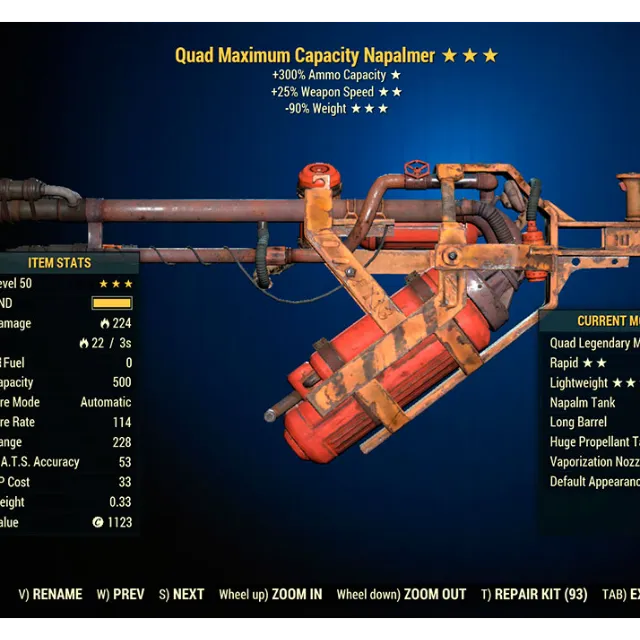Show the NEXT item
Viewport: 640px width, 640px height.
(x=182, y=594)
